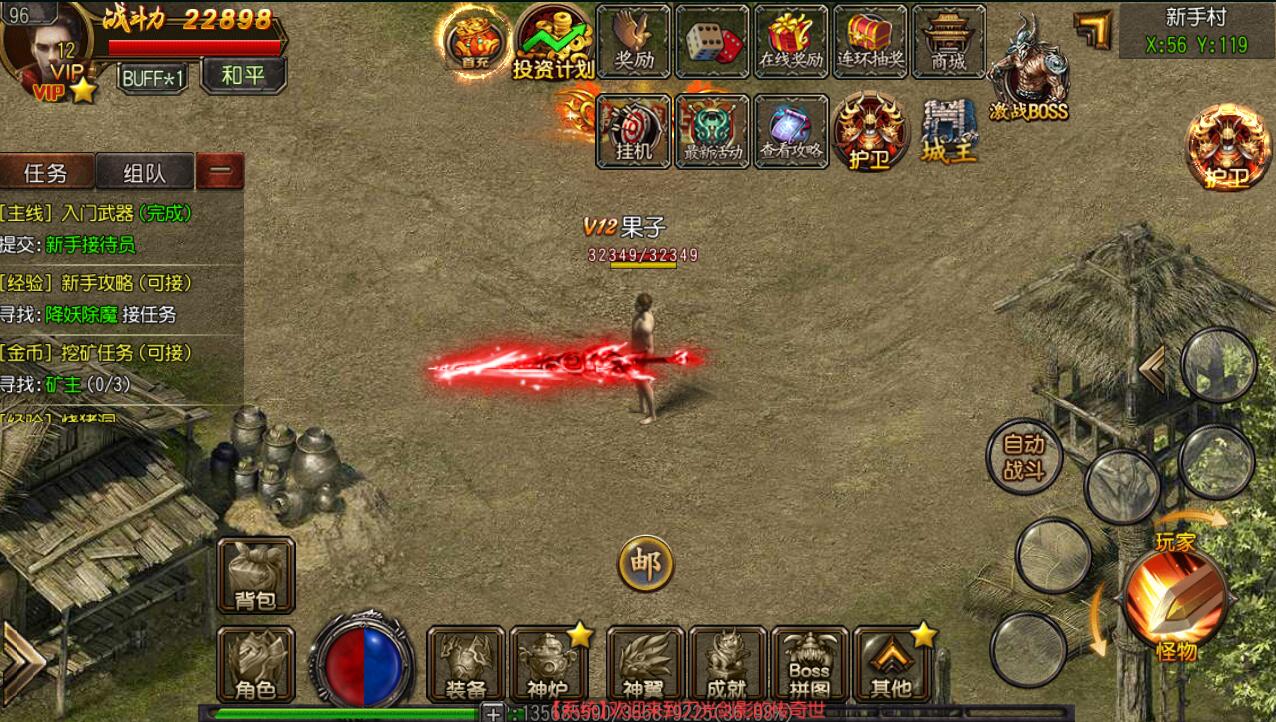Toggle 自动战斗 auto battle

click(x=1023, y=457)
